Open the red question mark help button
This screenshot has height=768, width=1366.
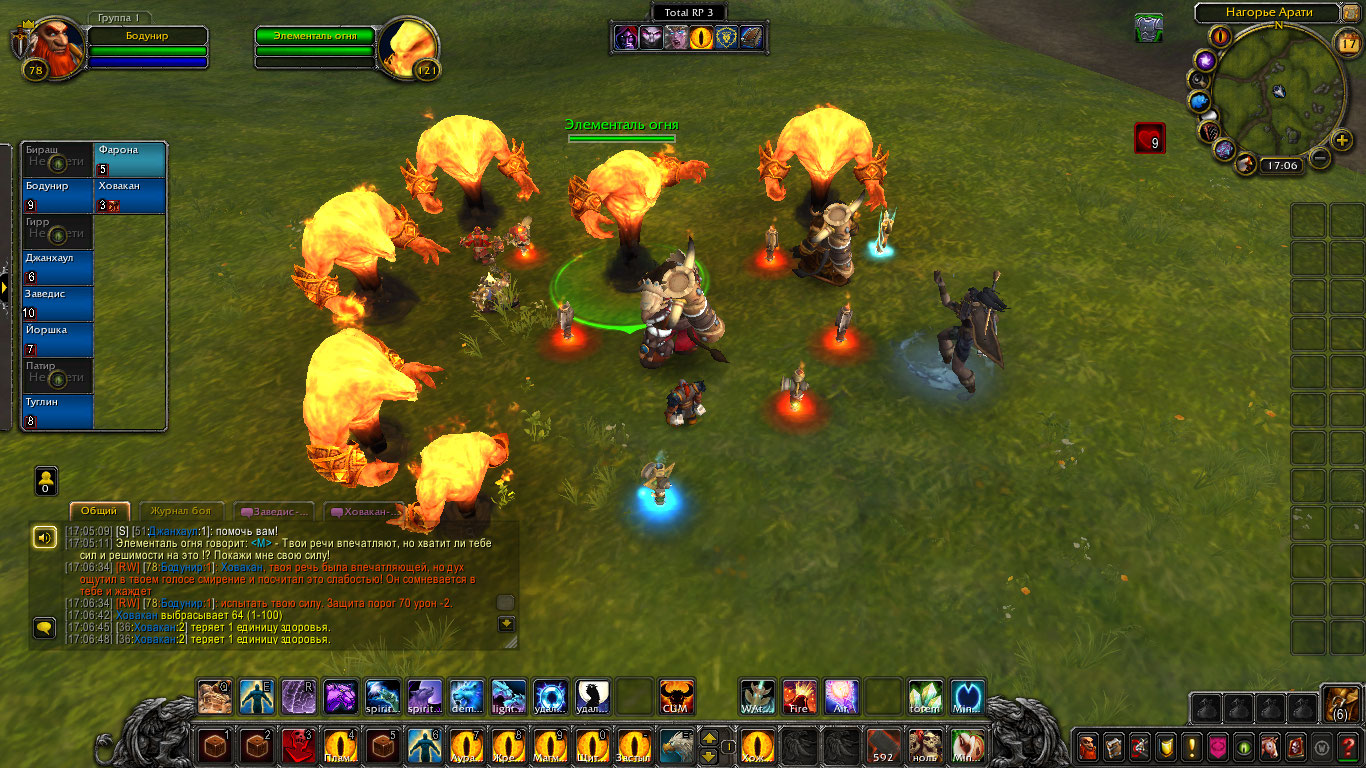1349,746
